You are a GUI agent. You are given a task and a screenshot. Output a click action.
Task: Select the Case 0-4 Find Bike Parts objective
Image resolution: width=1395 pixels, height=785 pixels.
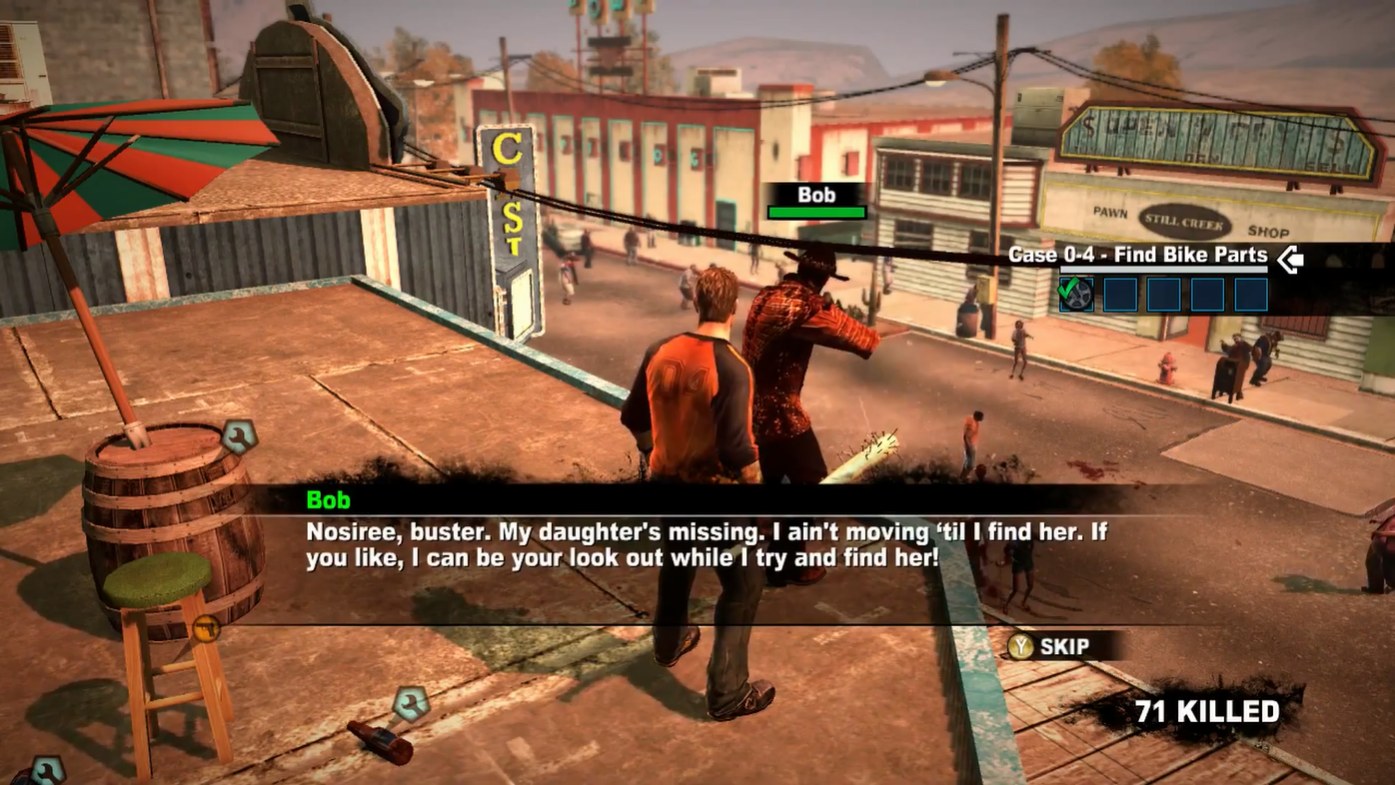coord(1137,255)
